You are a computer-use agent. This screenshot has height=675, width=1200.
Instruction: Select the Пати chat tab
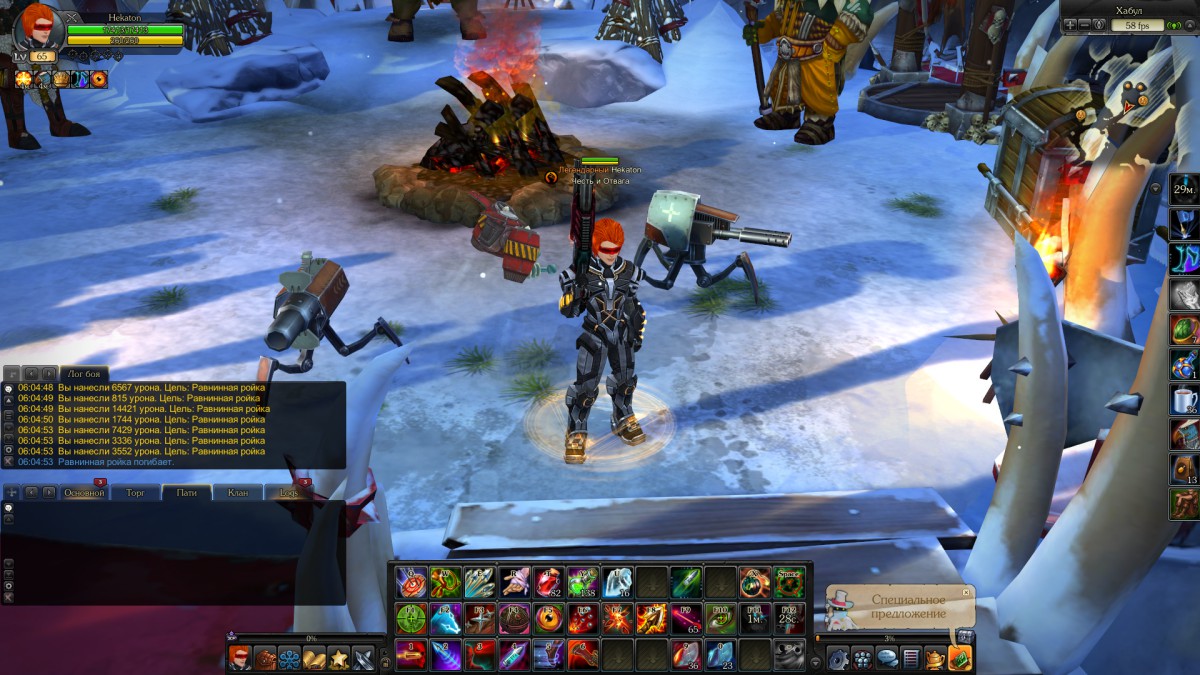pyautogui.click(x=186, y=493)
